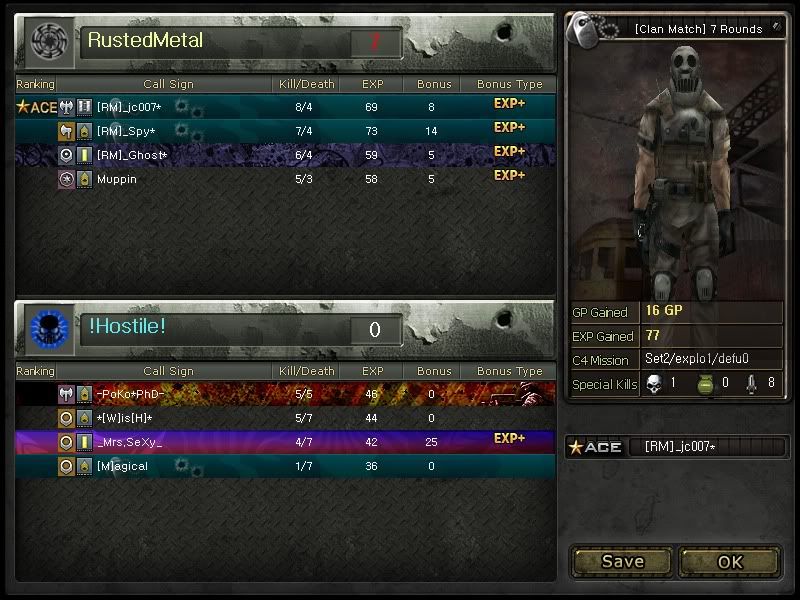Save the match results screenshot

(622, 562)
